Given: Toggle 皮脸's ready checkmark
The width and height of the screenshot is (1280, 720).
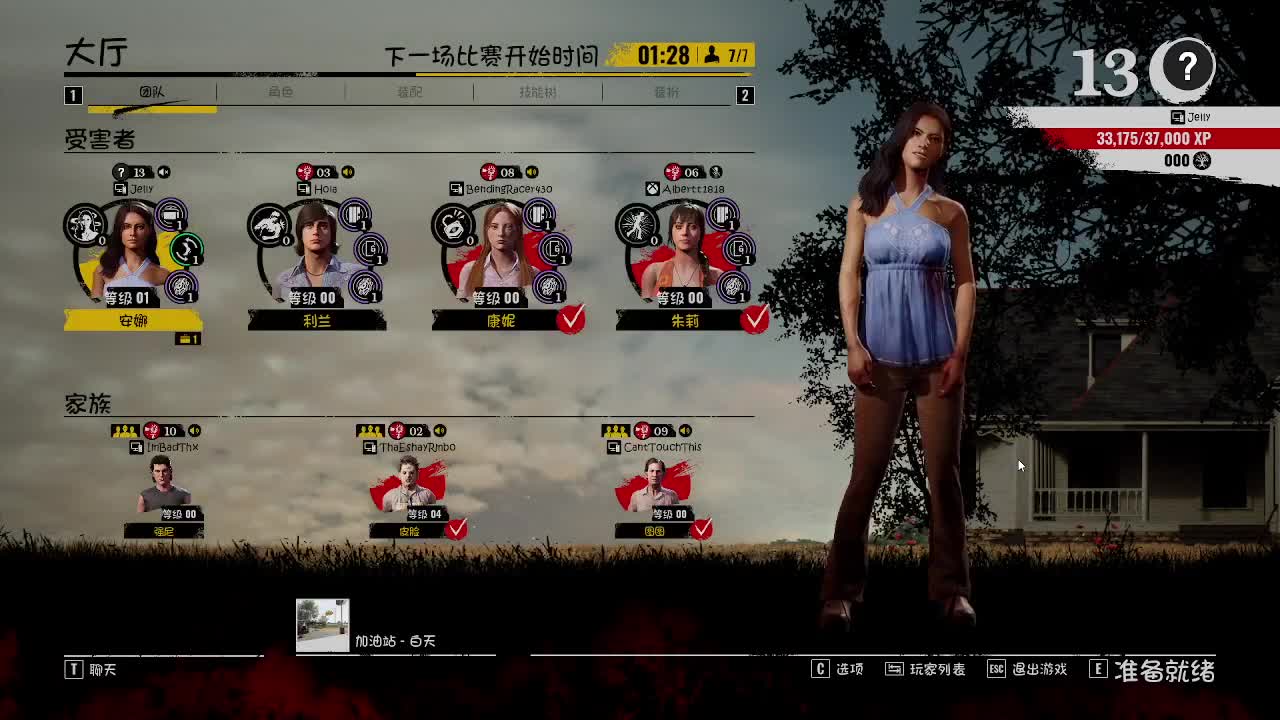Looking at the screenshot, I should coord(458,530).
